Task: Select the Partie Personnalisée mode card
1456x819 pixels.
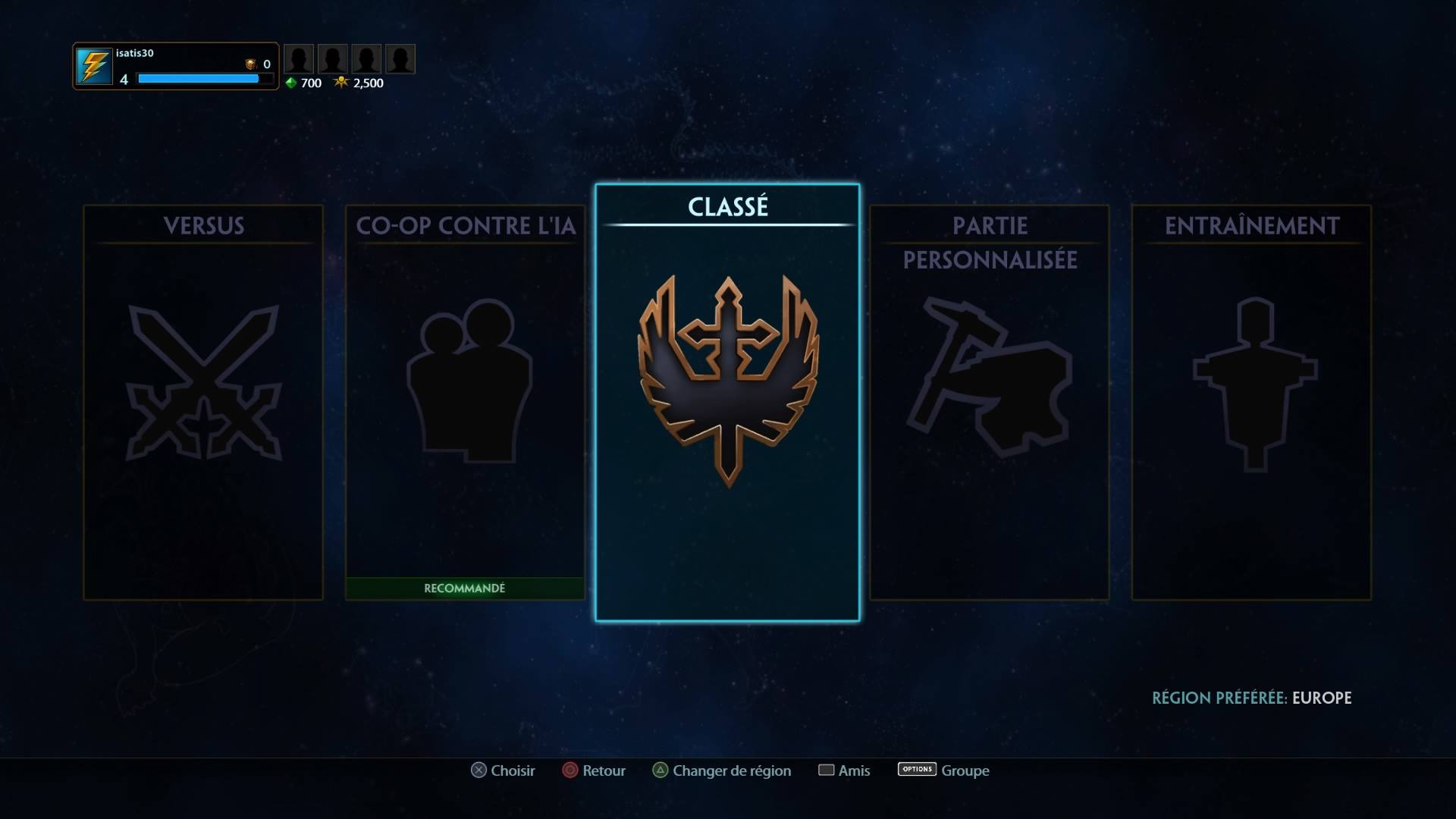Action: [x=989, y=402]
